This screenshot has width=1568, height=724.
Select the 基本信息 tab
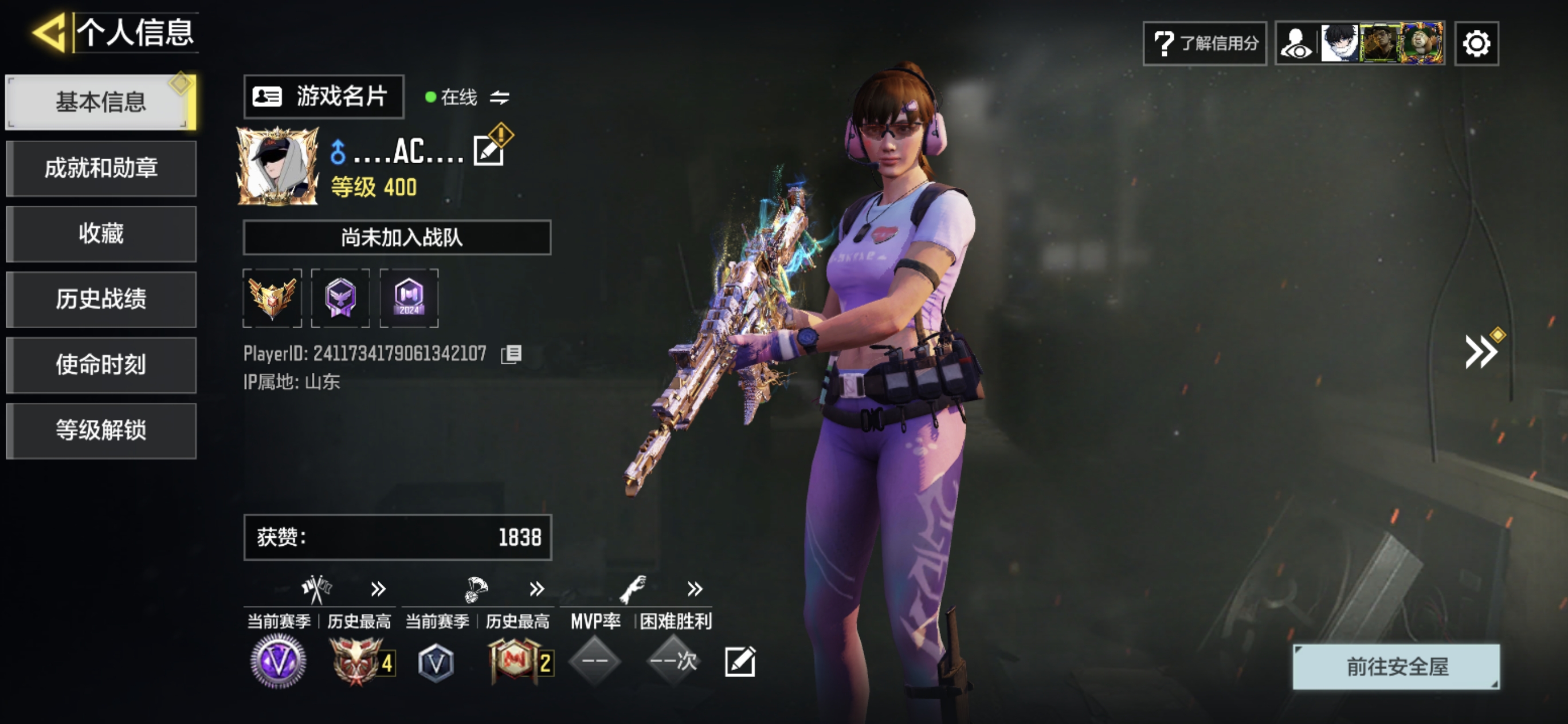point(101,101)
